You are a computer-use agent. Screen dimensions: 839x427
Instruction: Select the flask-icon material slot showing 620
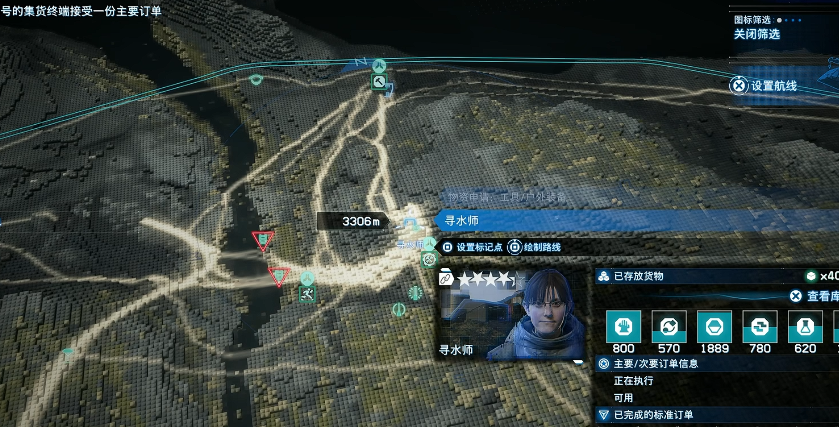[805, 325]
